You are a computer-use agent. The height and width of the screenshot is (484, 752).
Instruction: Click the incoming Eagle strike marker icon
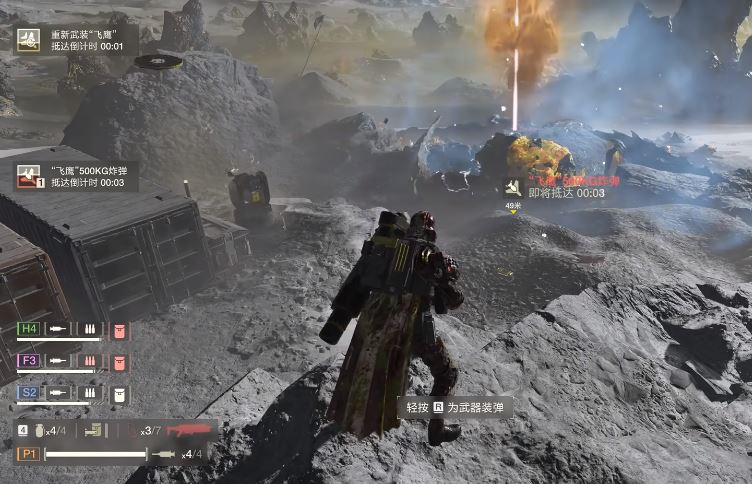pyautogui.click(x=513, y=188)
